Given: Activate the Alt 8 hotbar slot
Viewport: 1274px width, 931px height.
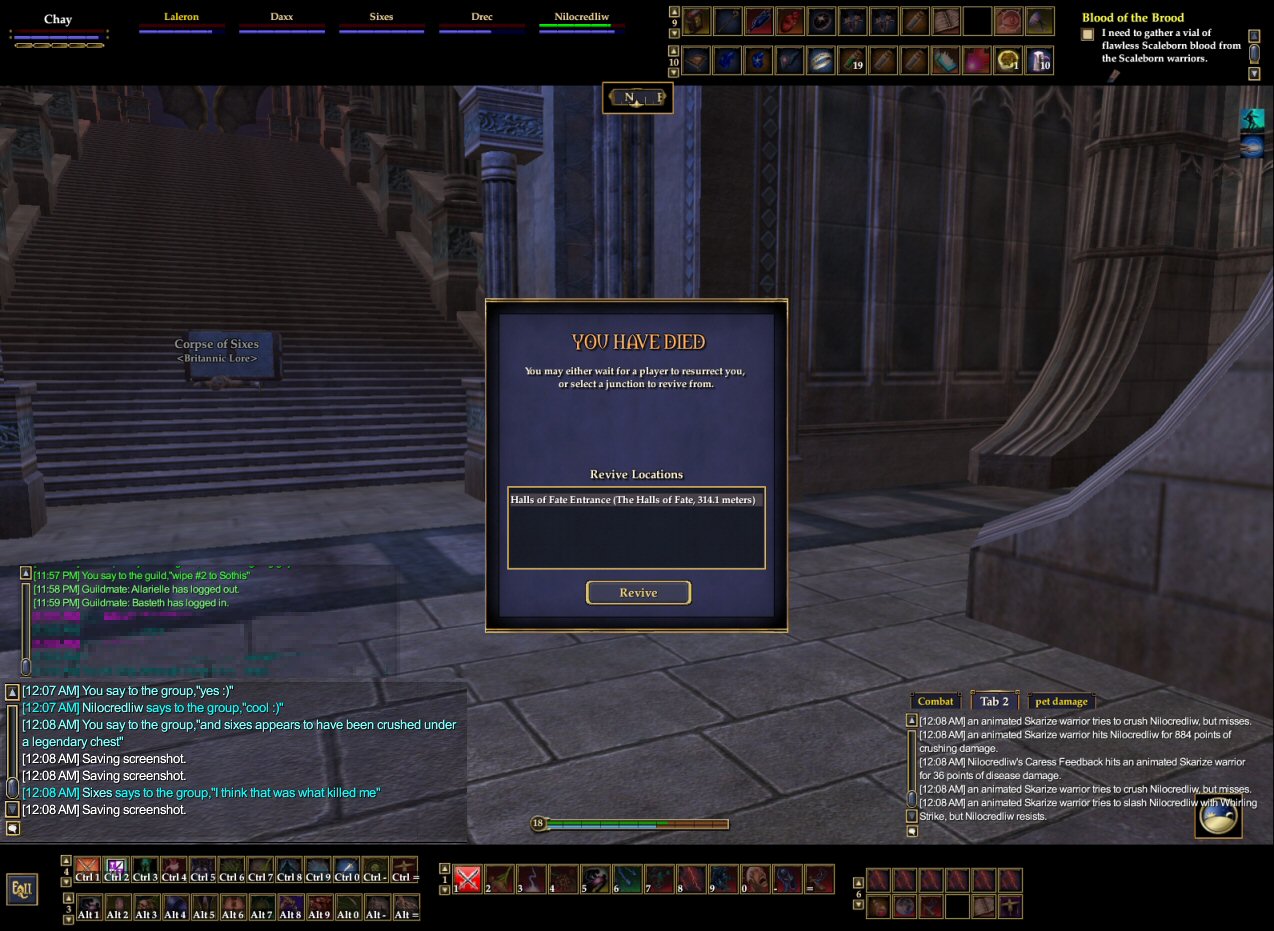Looking at the screenshot, I should coord(291,908).
